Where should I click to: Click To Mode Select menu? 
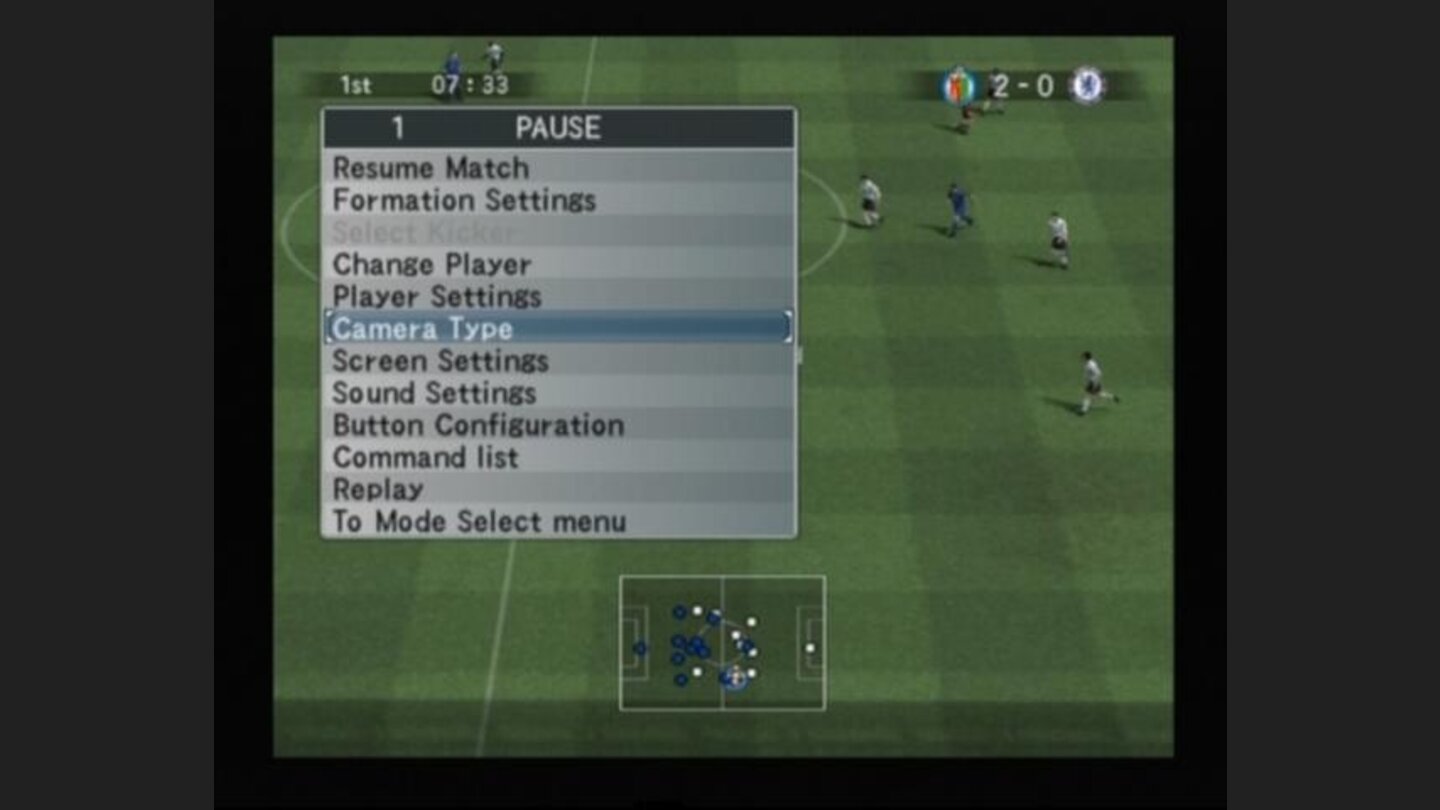[478, 521]
